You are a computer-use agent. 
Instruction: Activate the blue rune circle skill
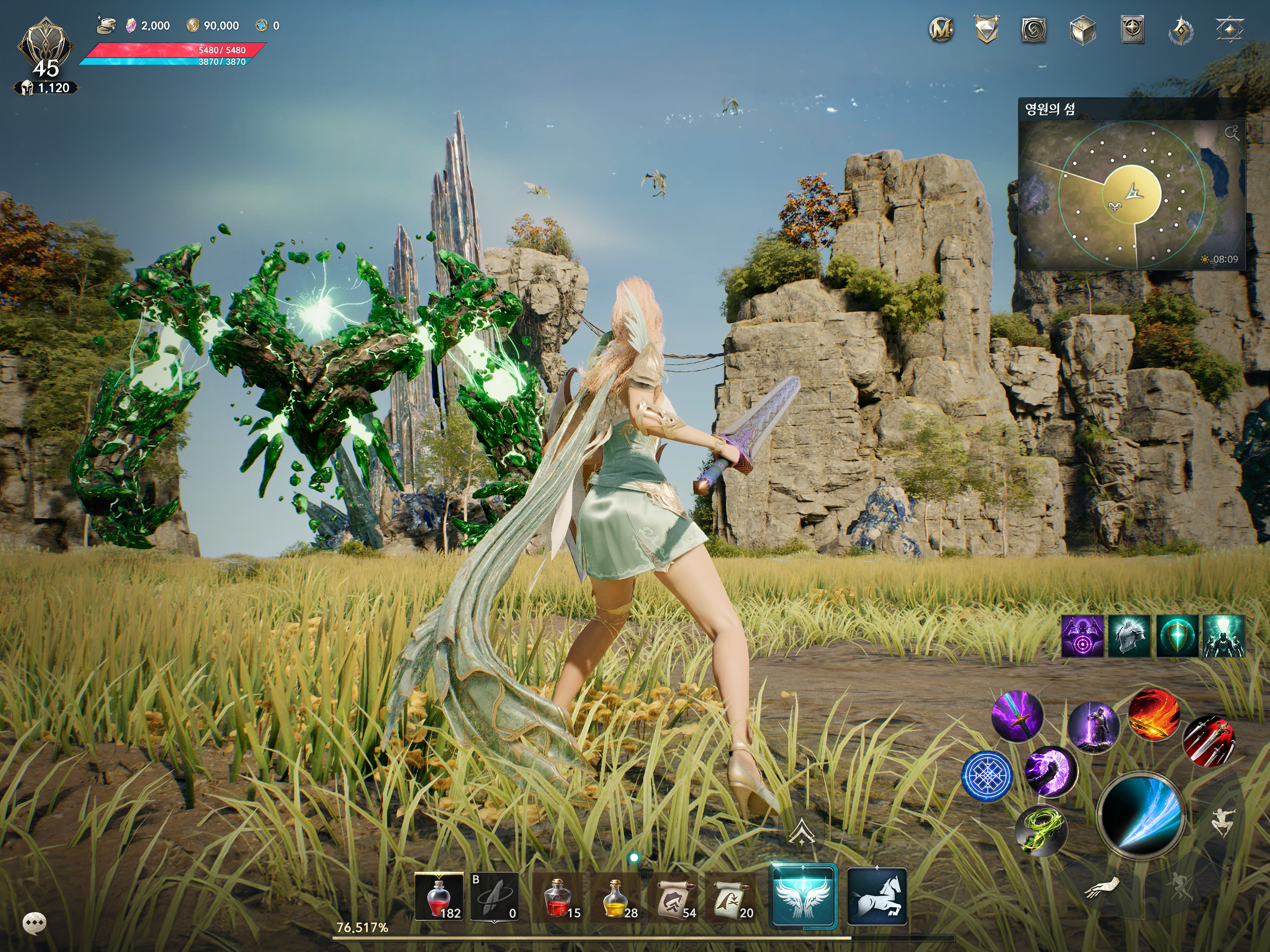987,776
